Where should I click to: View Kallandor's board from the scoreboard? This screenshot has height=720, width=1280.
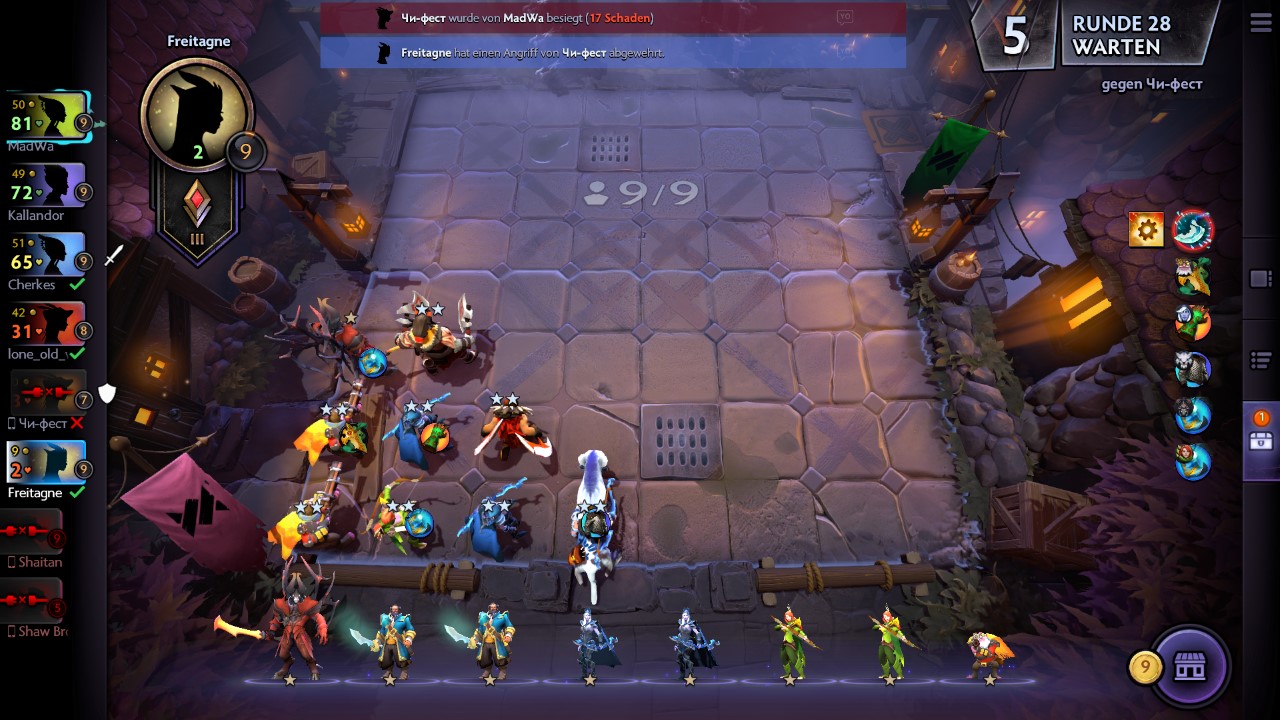tap(46, 186)
